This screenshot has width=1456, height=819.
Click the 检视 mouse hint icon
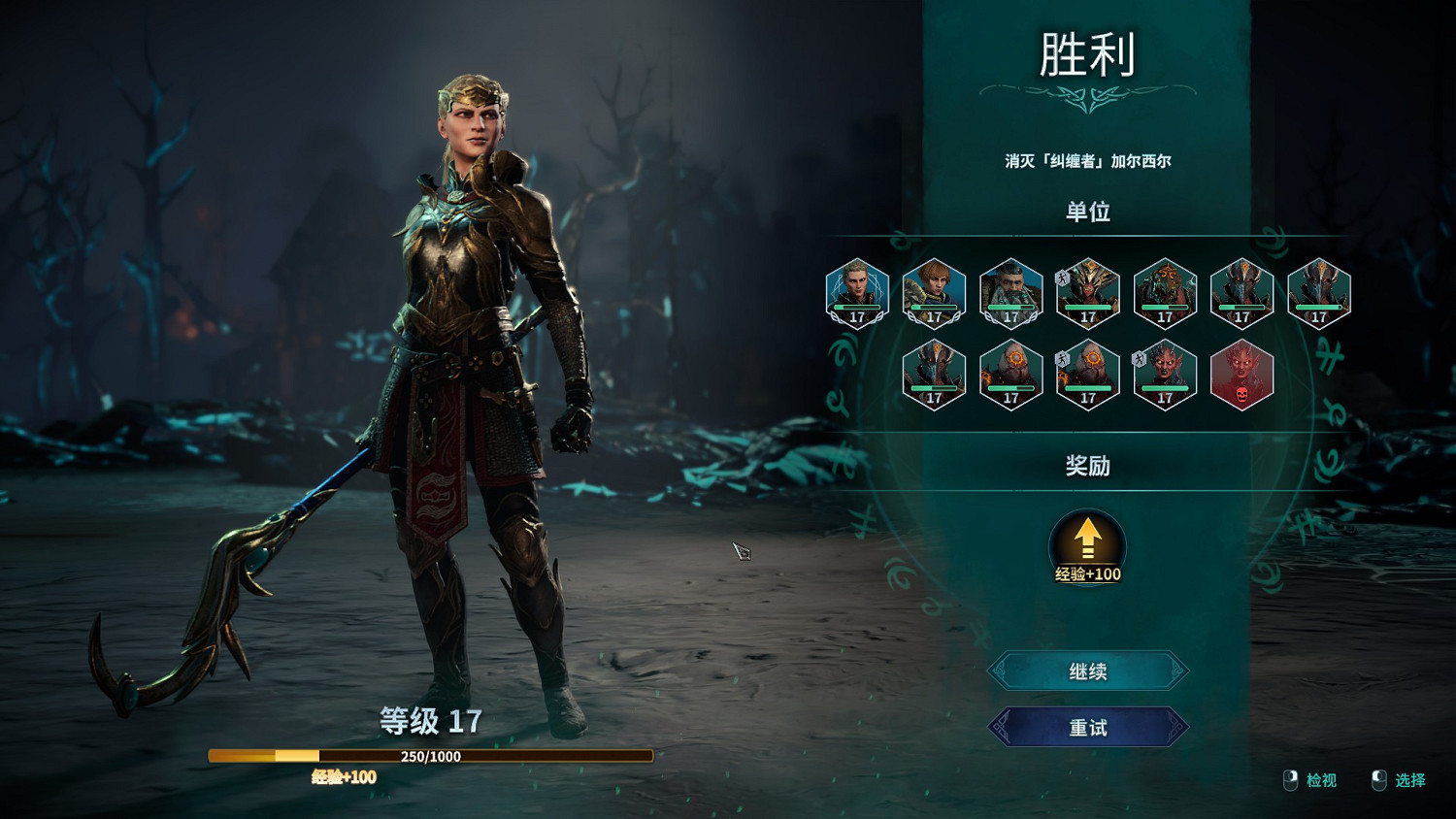coord(1290,777)
